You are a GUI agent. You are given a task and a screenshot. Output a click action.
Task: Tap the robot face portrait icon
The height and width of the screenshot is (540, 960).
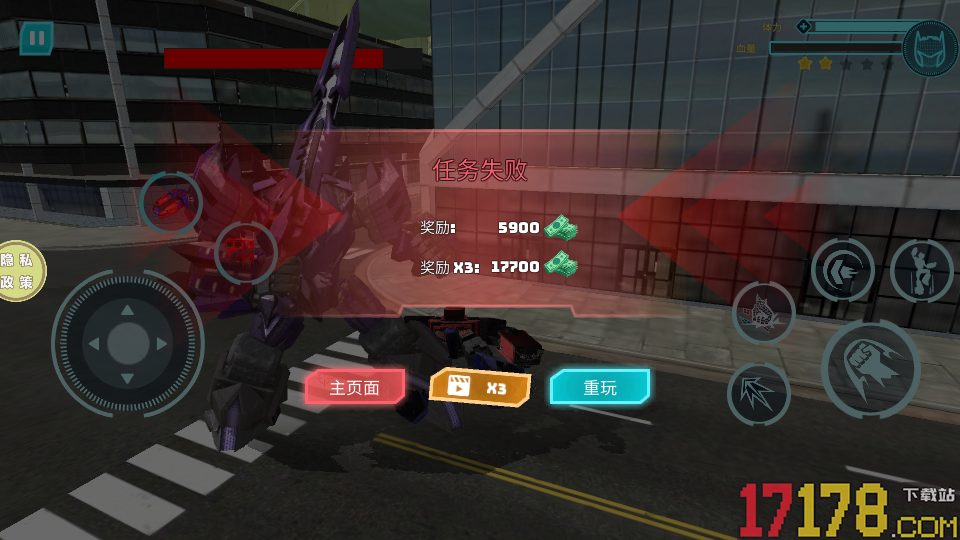929,49
